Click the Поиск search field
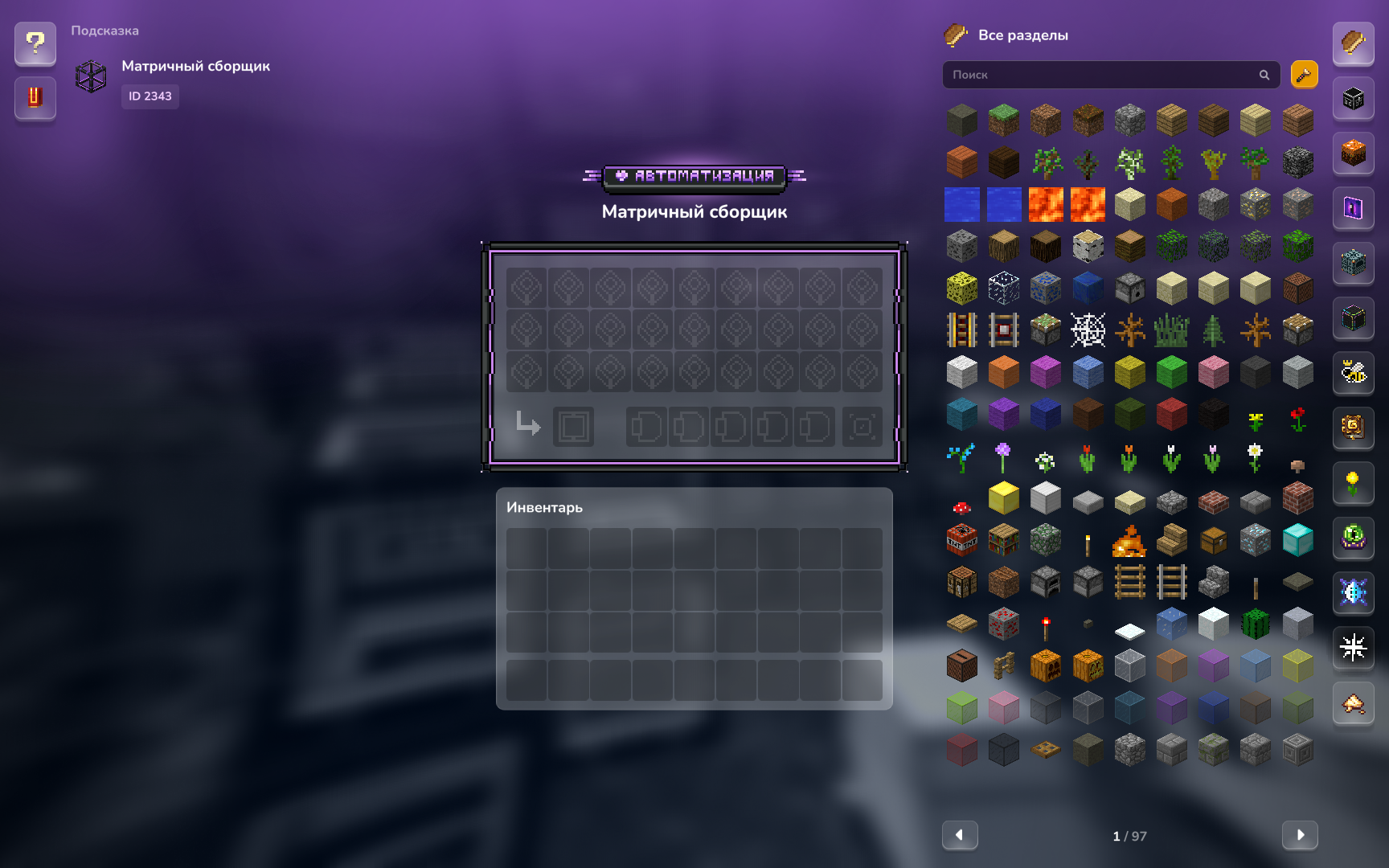 point(1101,75)
